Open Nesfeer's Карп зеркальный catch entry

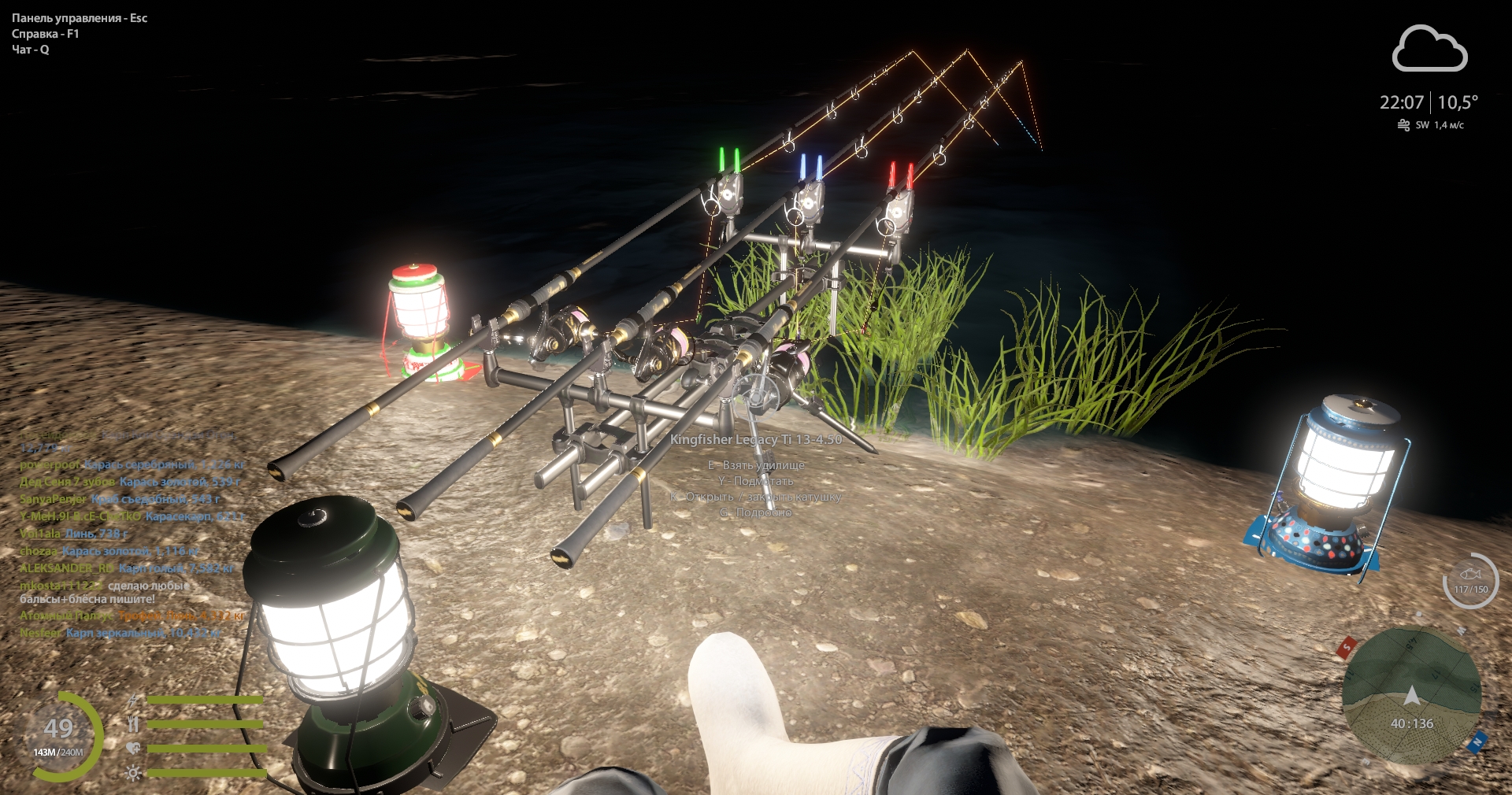[x=120, y=633]
